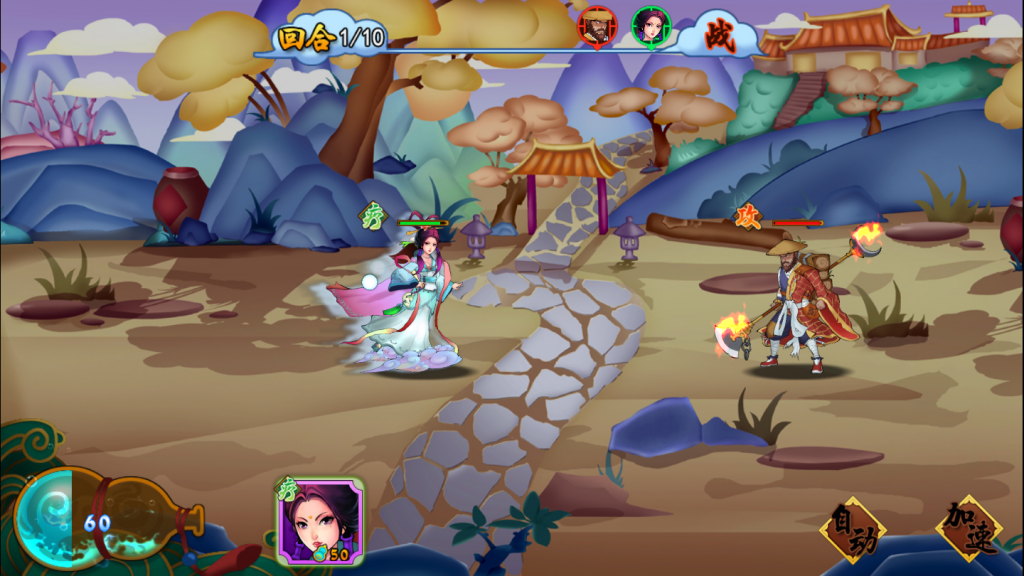Activate the 加速 speed-up button

click(967, 527)
